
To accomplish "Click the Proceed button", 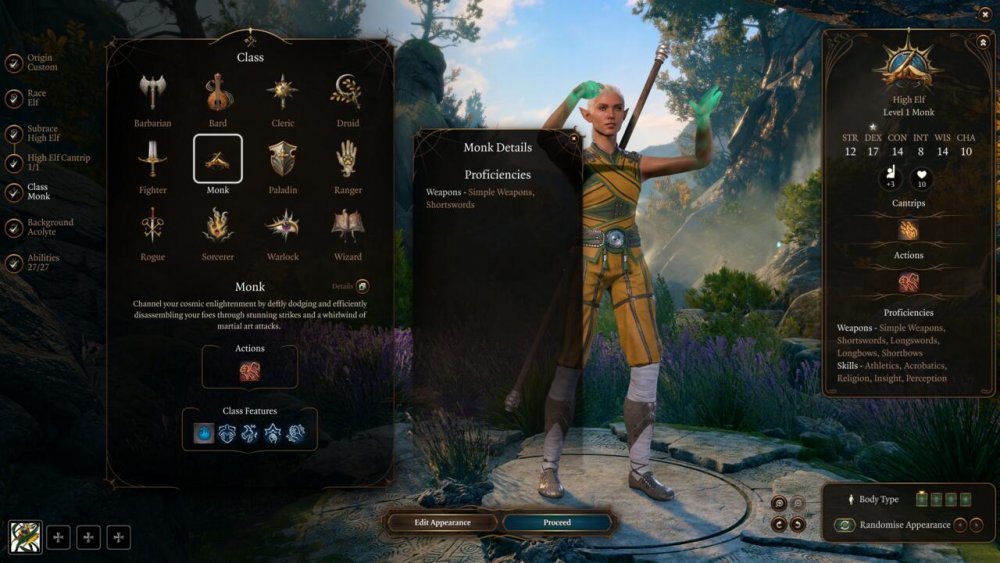I will click(556, 522).
